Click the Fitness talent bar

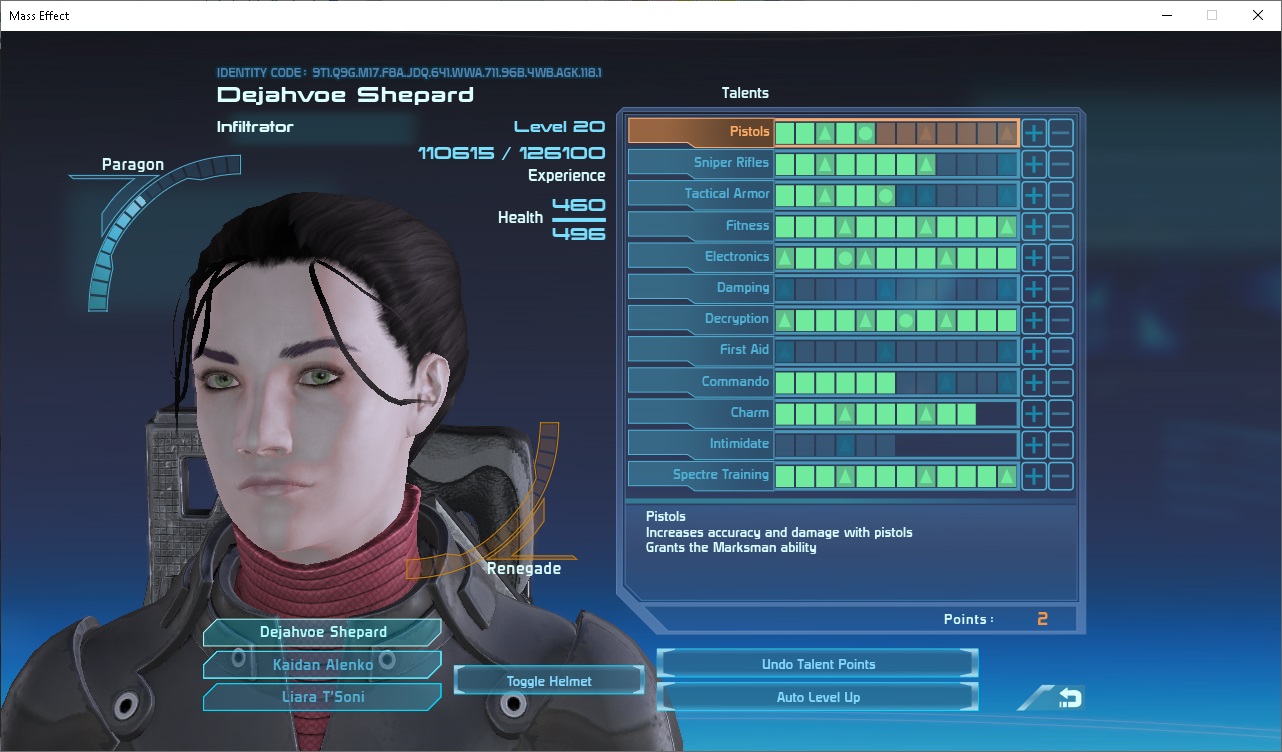[895, 225]
